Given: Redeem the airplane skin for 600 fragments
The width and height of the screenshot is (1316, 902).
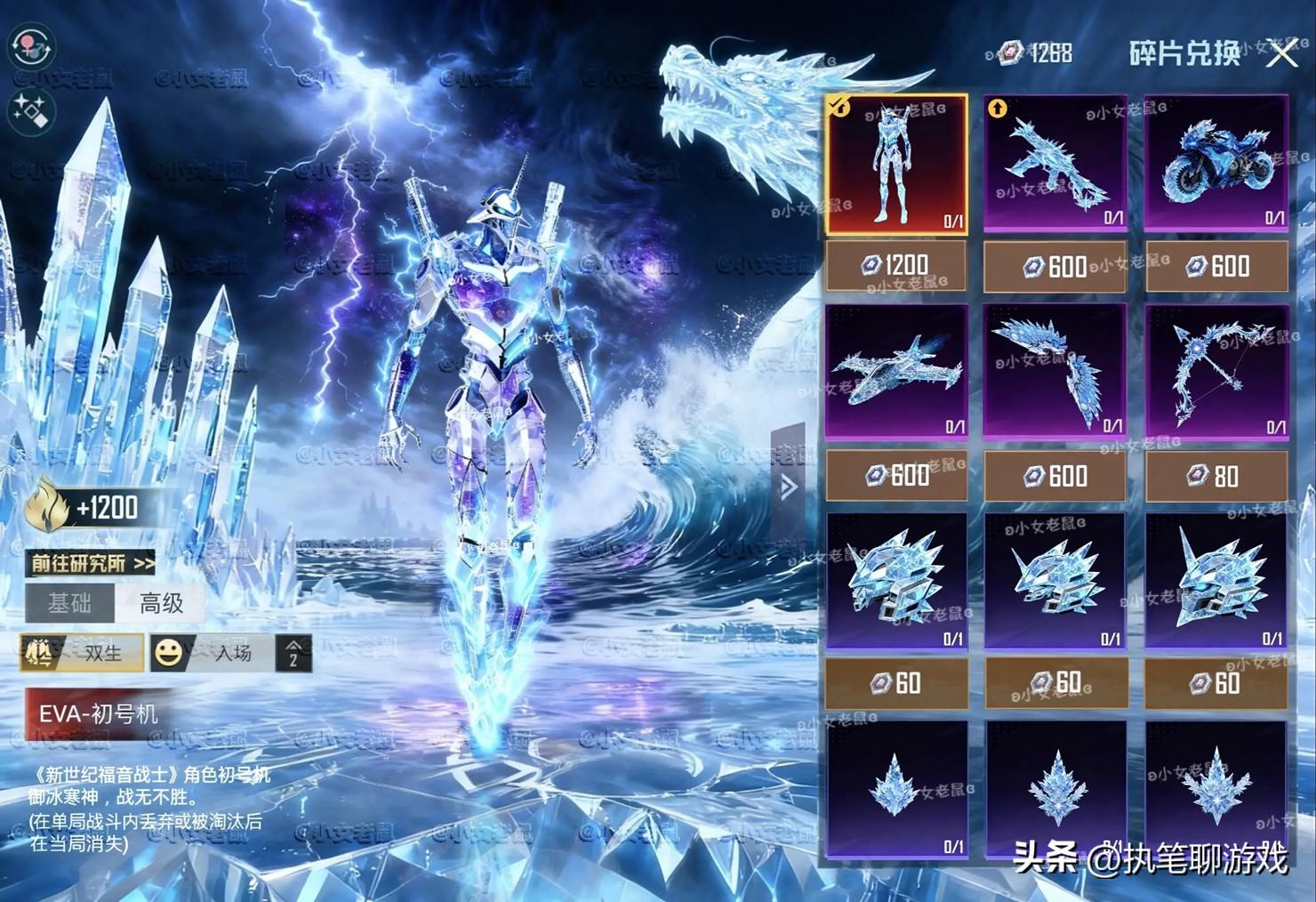Looking at the screenshot, I should tap(896, 476).
